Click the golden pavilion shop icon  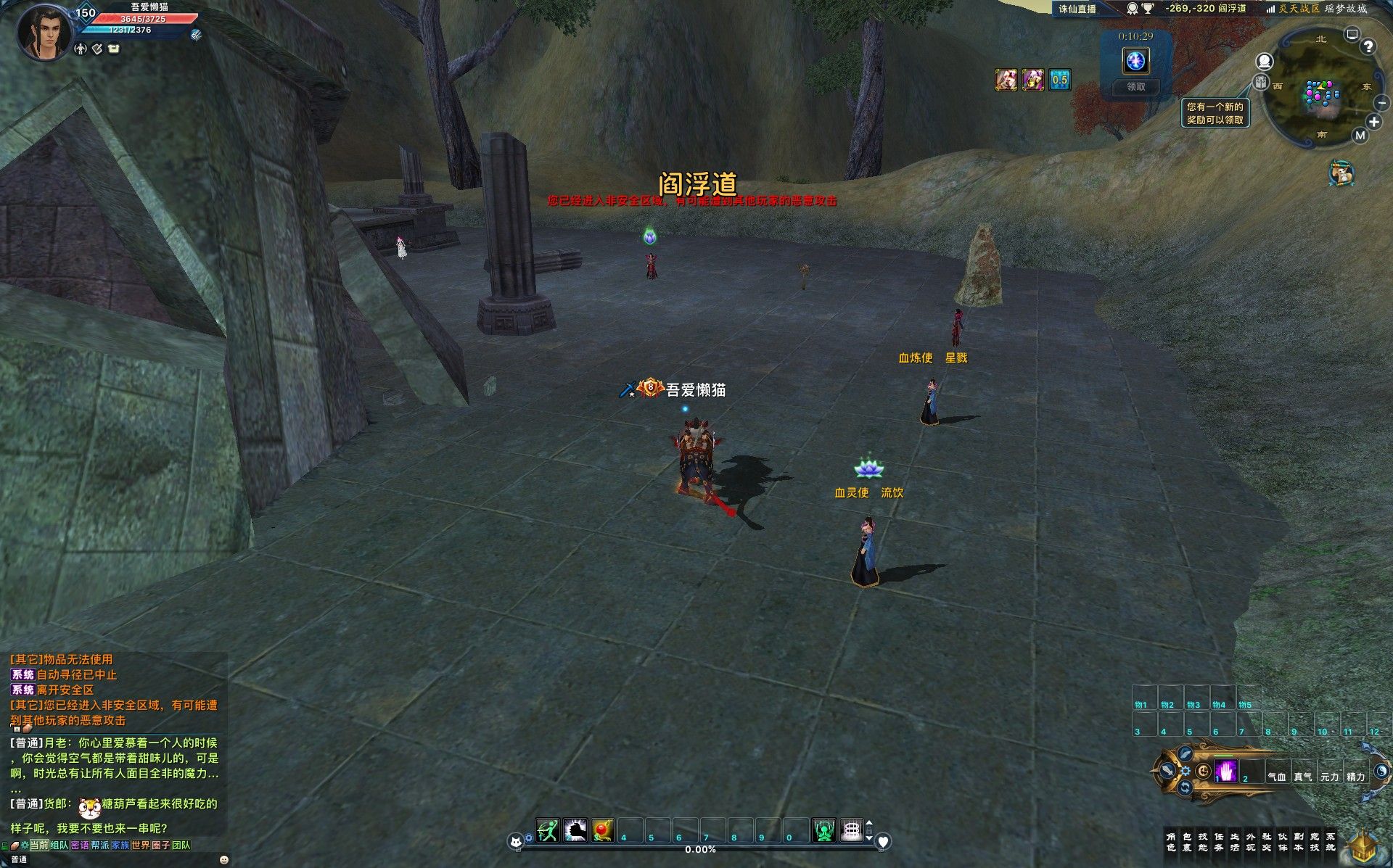pos(1363,848)
